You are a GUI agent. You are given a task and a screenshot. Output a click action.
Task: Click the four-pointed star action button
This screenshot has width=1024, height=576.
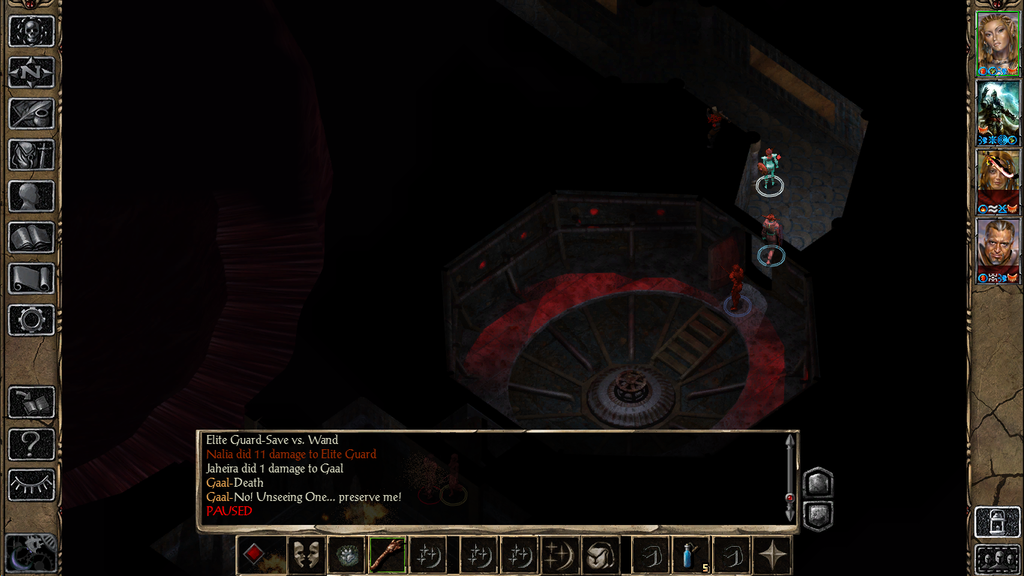tap(773, 555)
